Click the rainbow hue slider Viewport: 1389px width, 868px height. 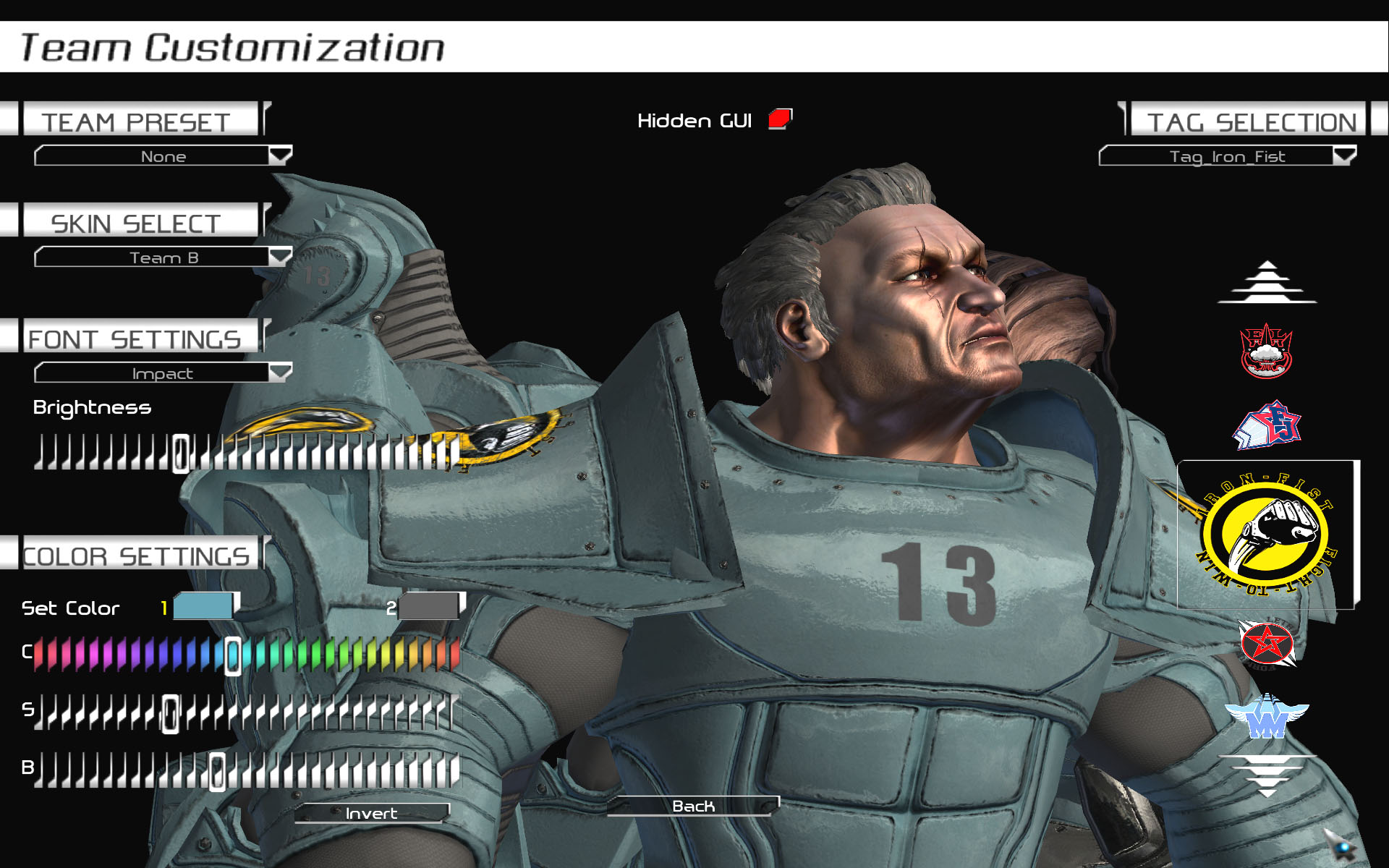[x=246, y=654]
